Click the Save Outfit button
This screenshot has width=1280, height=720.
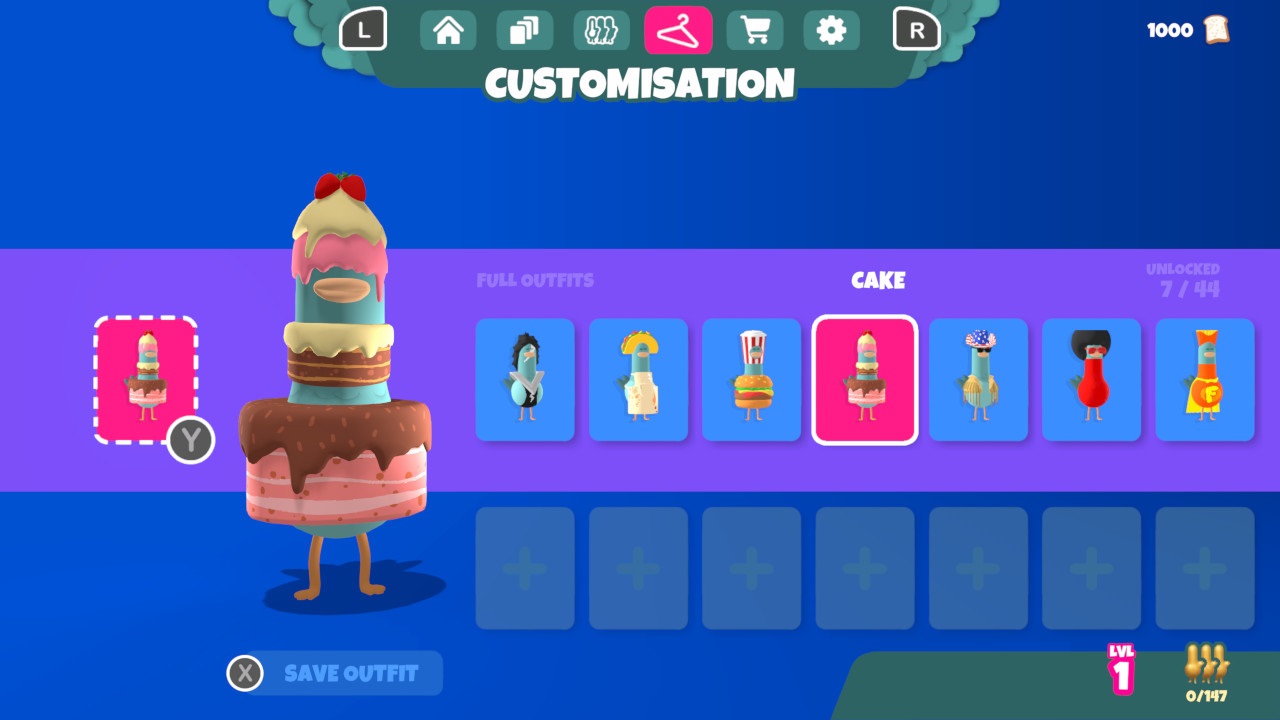(x=350, y=673)
